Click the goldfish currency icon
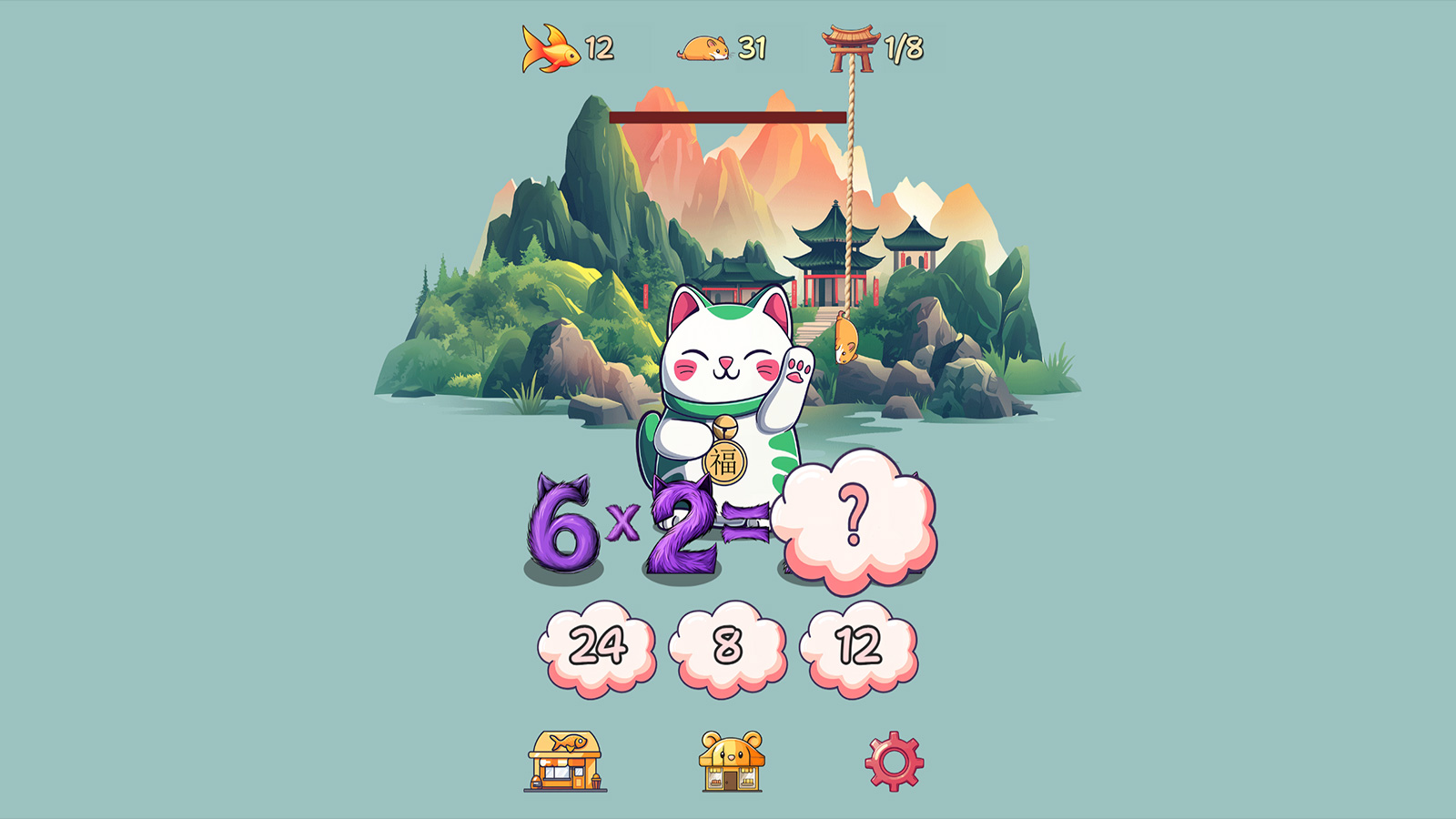Screen dimensions: 1456x819 tap(549, 50)
